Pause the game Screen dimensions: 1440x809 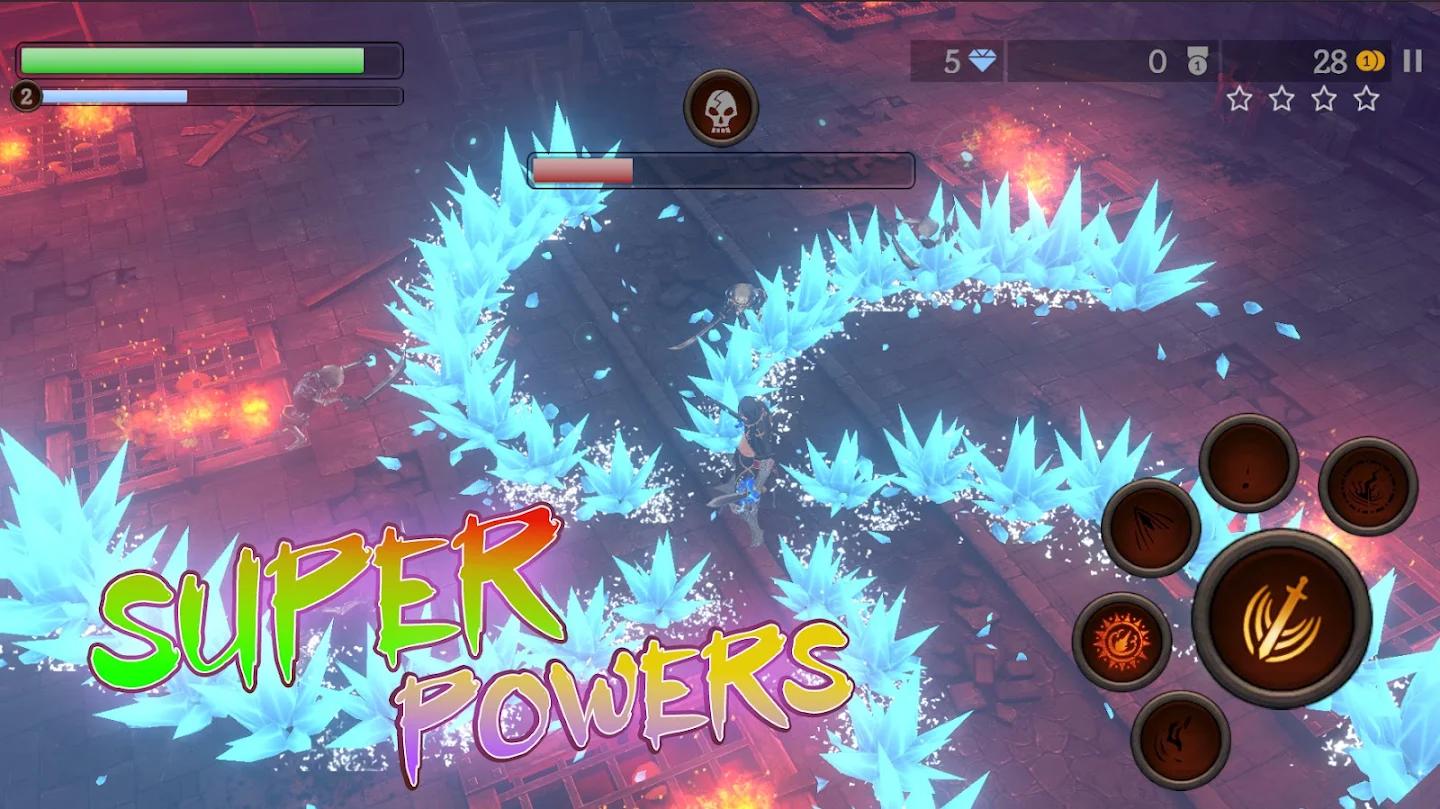coord(1412,62)
